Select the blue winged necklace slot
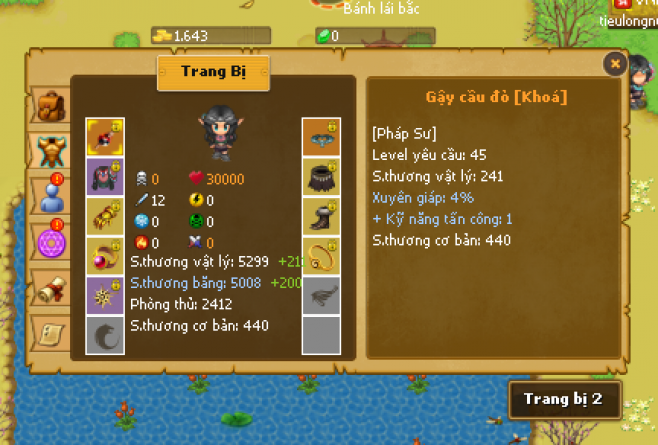This screenshot has height=445, width=658. click(322, 137)
